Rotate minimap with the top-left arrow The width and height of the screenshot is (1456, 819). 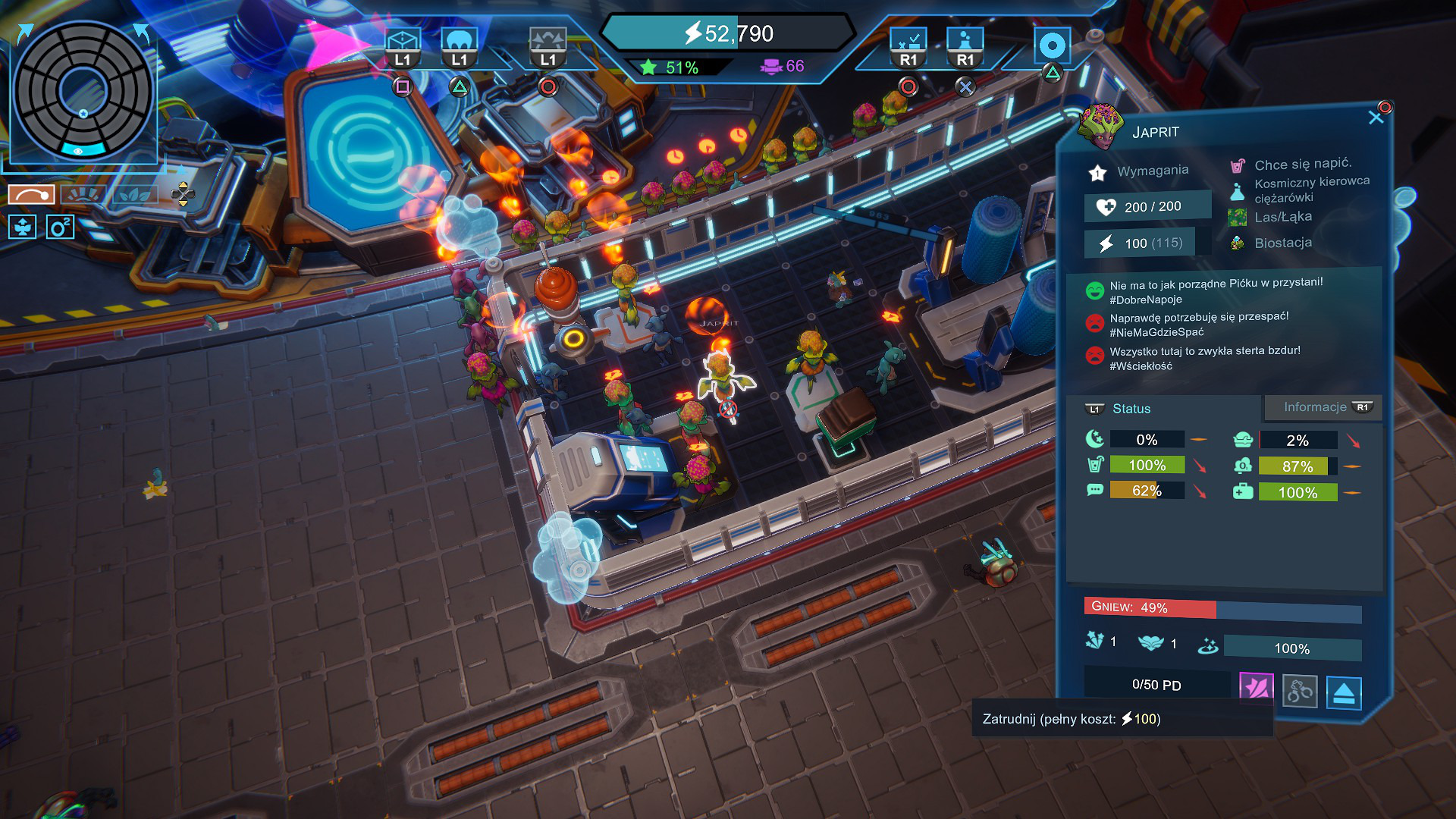(x=24, y=33)
